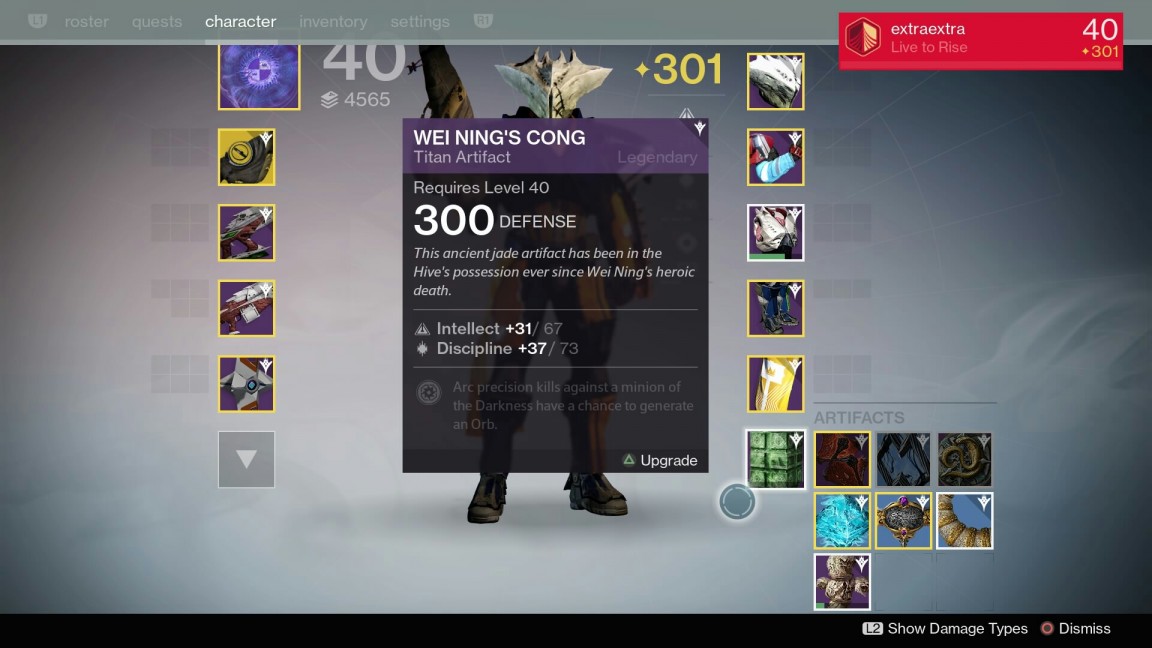Go to the inventory tab
This screenshot has width=1152, height=648.
coord(333,21)
